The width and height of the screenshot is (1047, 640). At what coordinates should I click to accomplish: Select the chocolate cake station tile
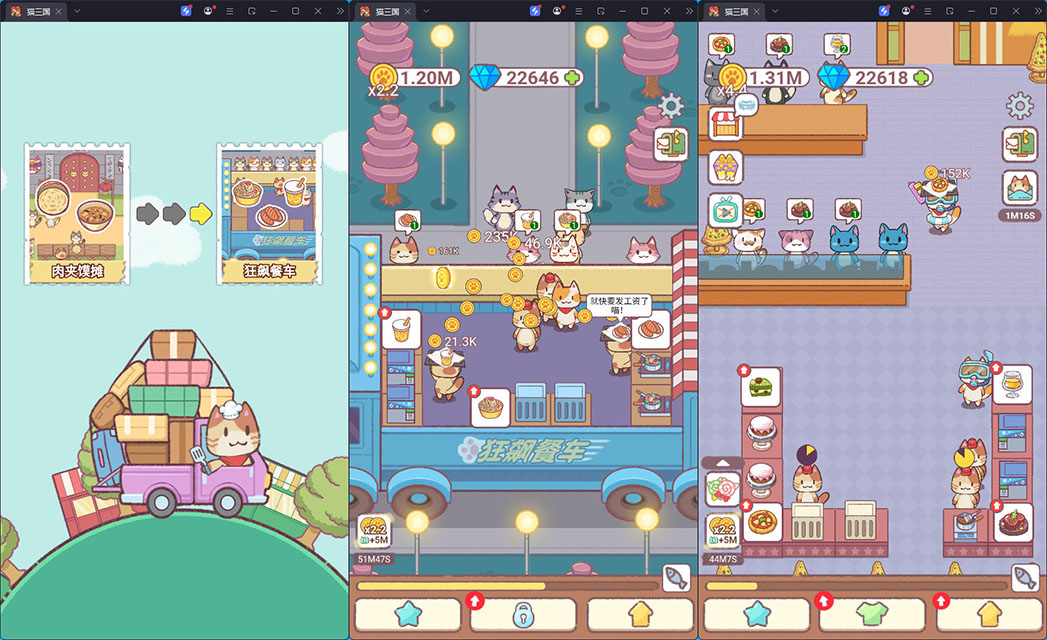click(x=1012, y=523)
